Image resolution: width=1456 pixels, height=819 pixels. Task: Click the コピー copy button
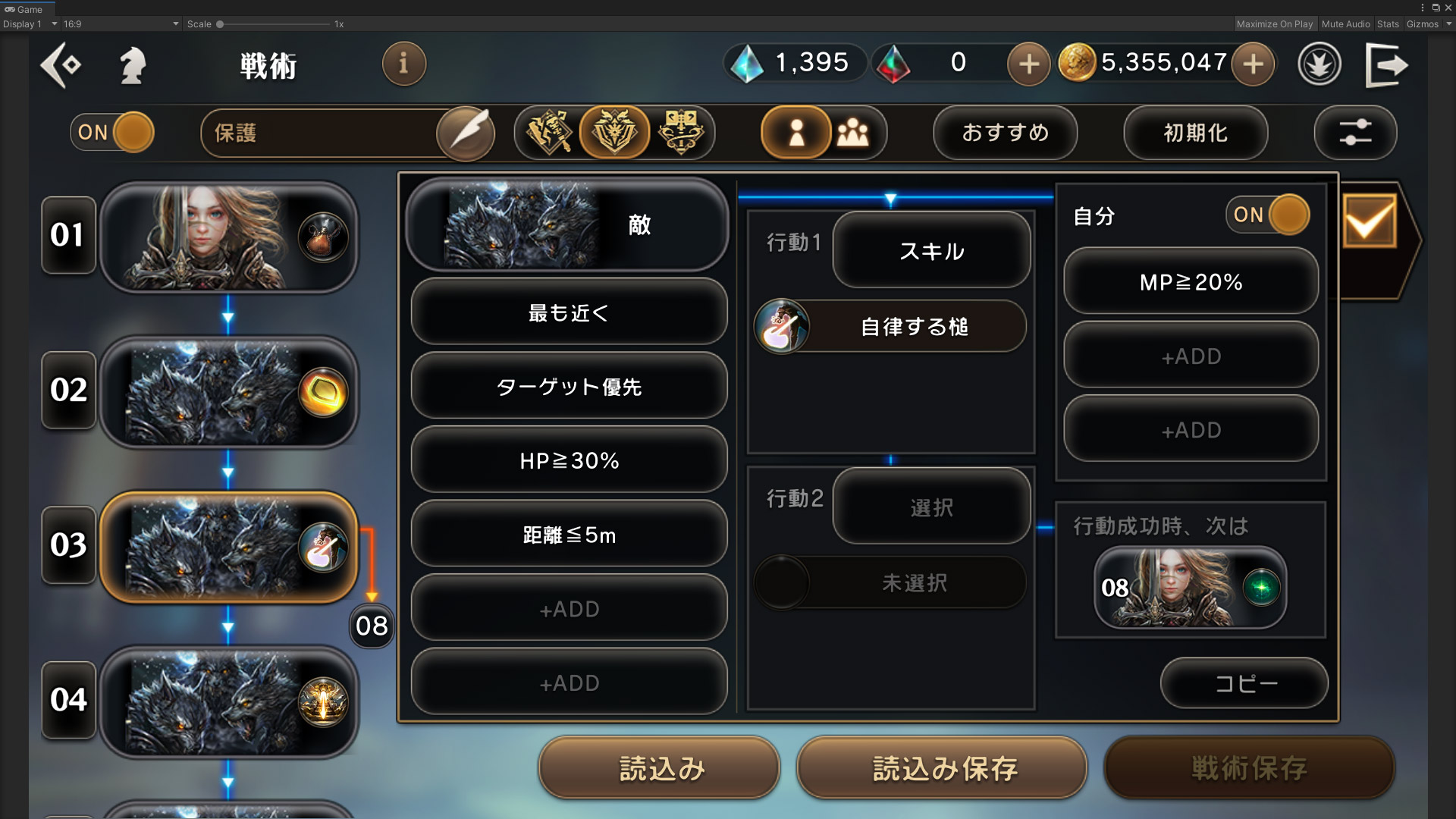(1244, 683)
